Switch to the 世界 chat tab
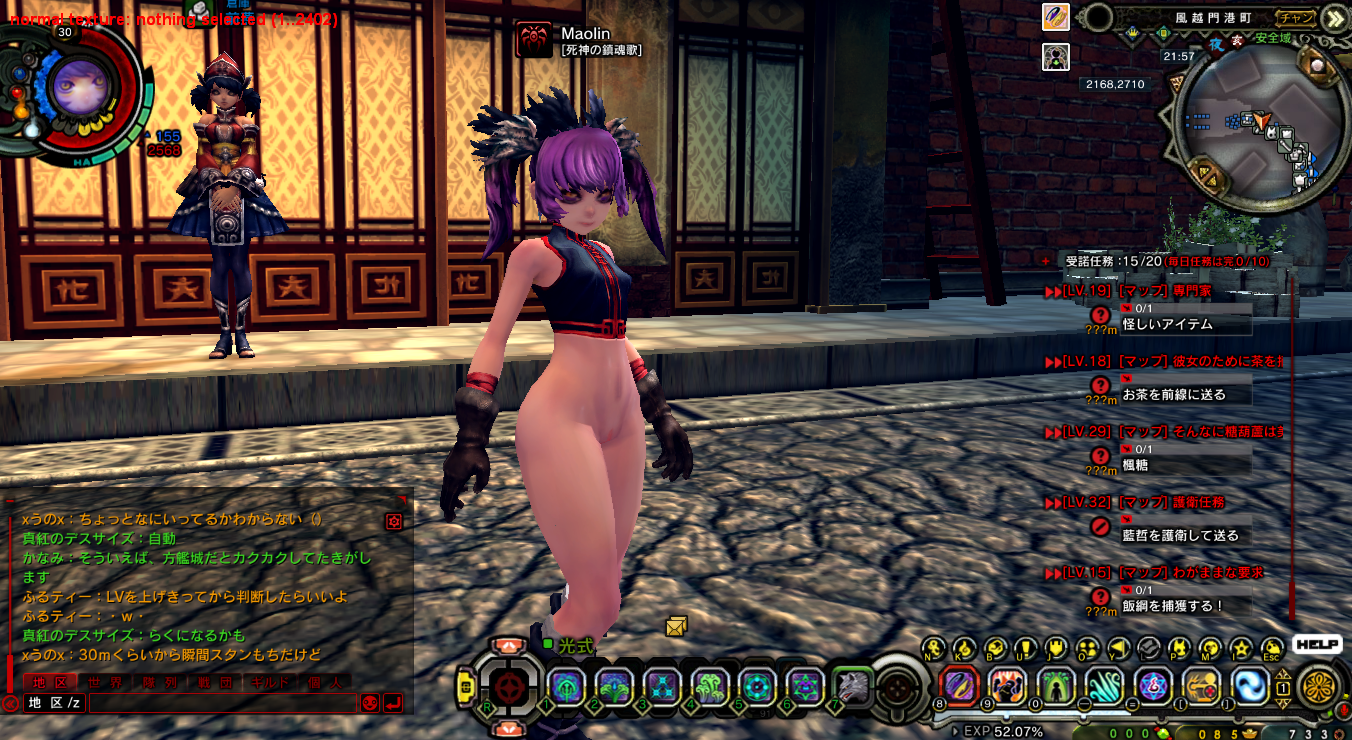 pyautogui.click(x=103, y=682)
